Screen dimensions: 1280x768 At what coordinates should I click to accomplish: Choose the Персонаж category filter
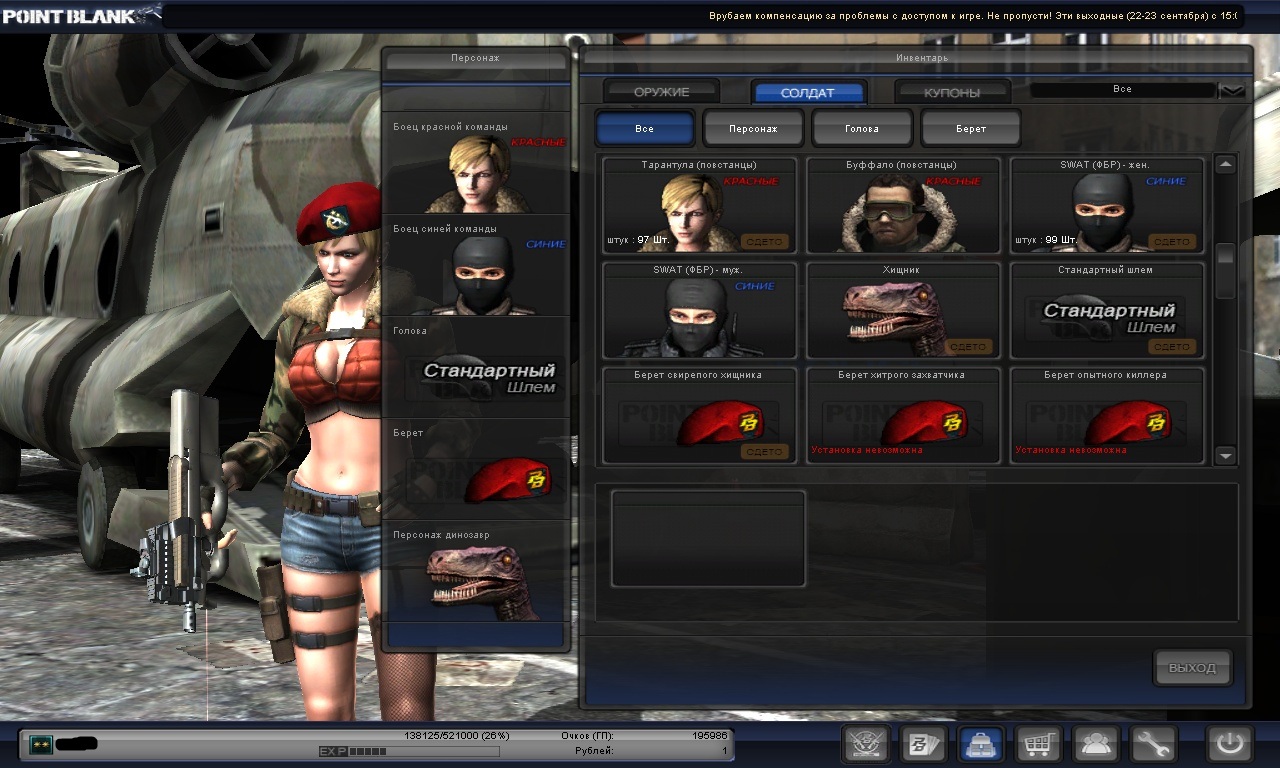pos(753,129)
